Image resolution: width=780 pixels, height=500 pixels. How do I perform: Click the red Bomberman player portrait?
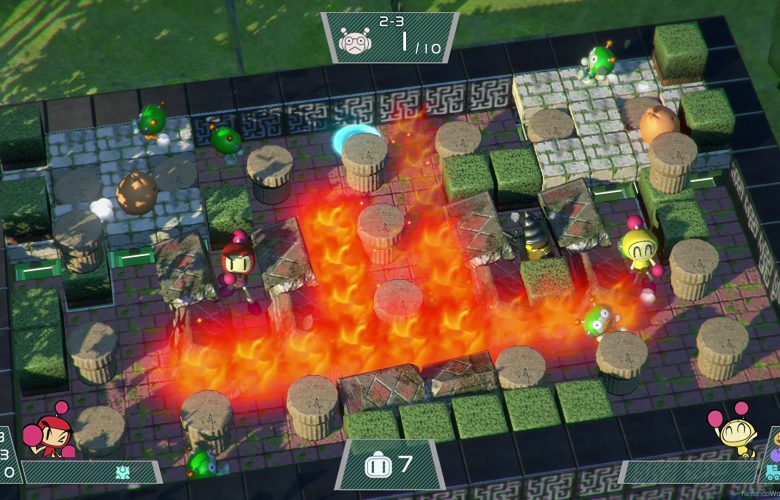coord(50,432)
